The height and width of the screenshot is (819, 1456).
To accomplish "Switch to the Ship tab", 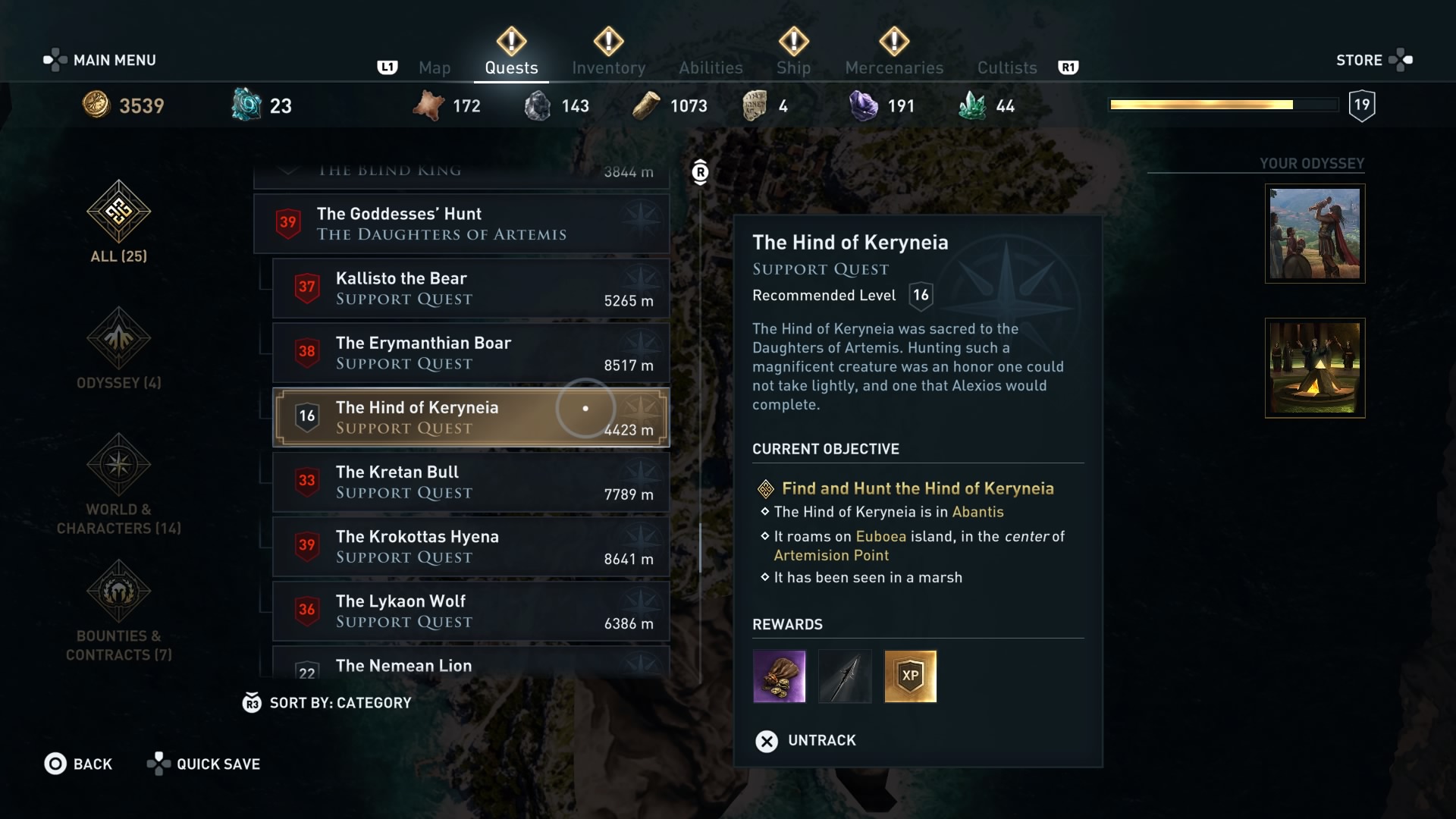I will coord(793,67).
